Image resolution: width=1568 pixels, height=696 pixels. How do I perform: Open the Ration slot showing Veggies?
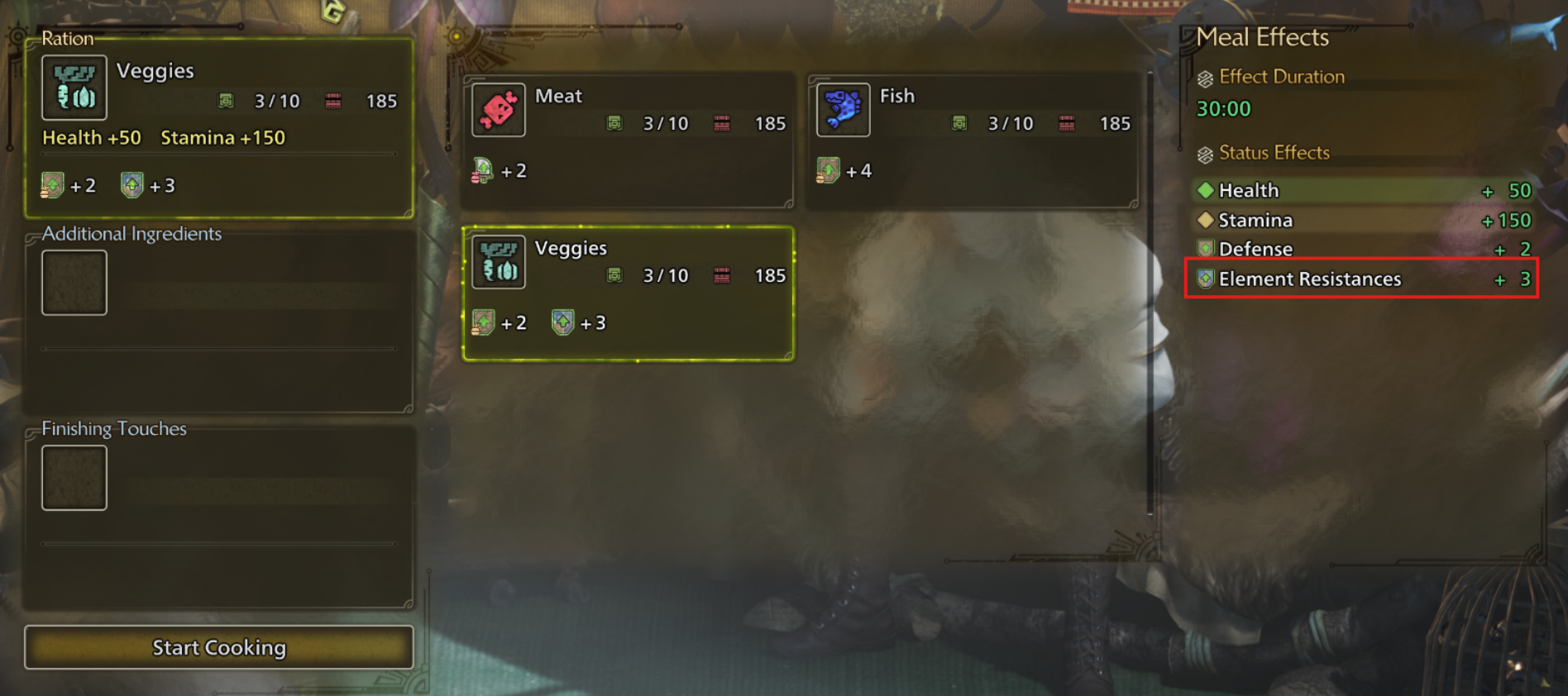click(x=218, y=126)
